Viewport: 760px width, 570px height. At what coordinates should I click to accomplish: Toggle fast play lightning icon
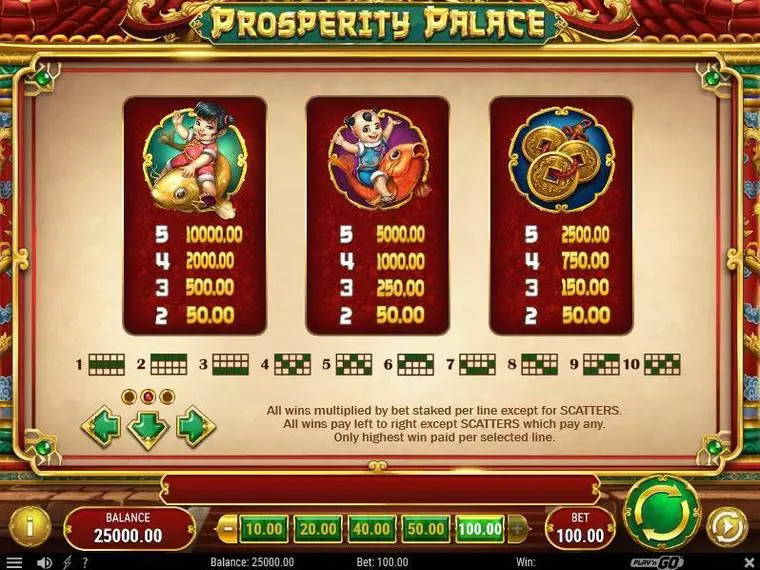click(x=67, y=563)
